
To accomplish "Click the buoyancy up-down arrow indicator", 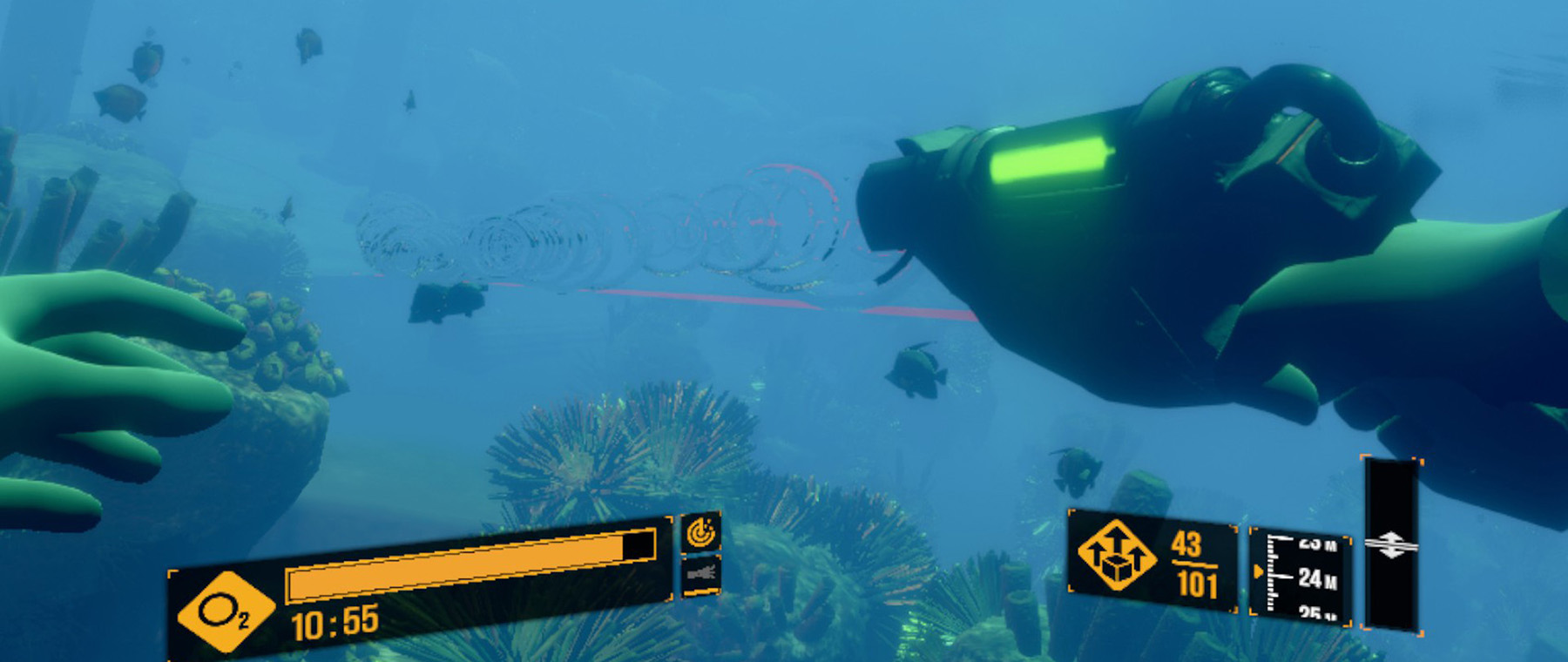I will click(x=1391, y=546).
